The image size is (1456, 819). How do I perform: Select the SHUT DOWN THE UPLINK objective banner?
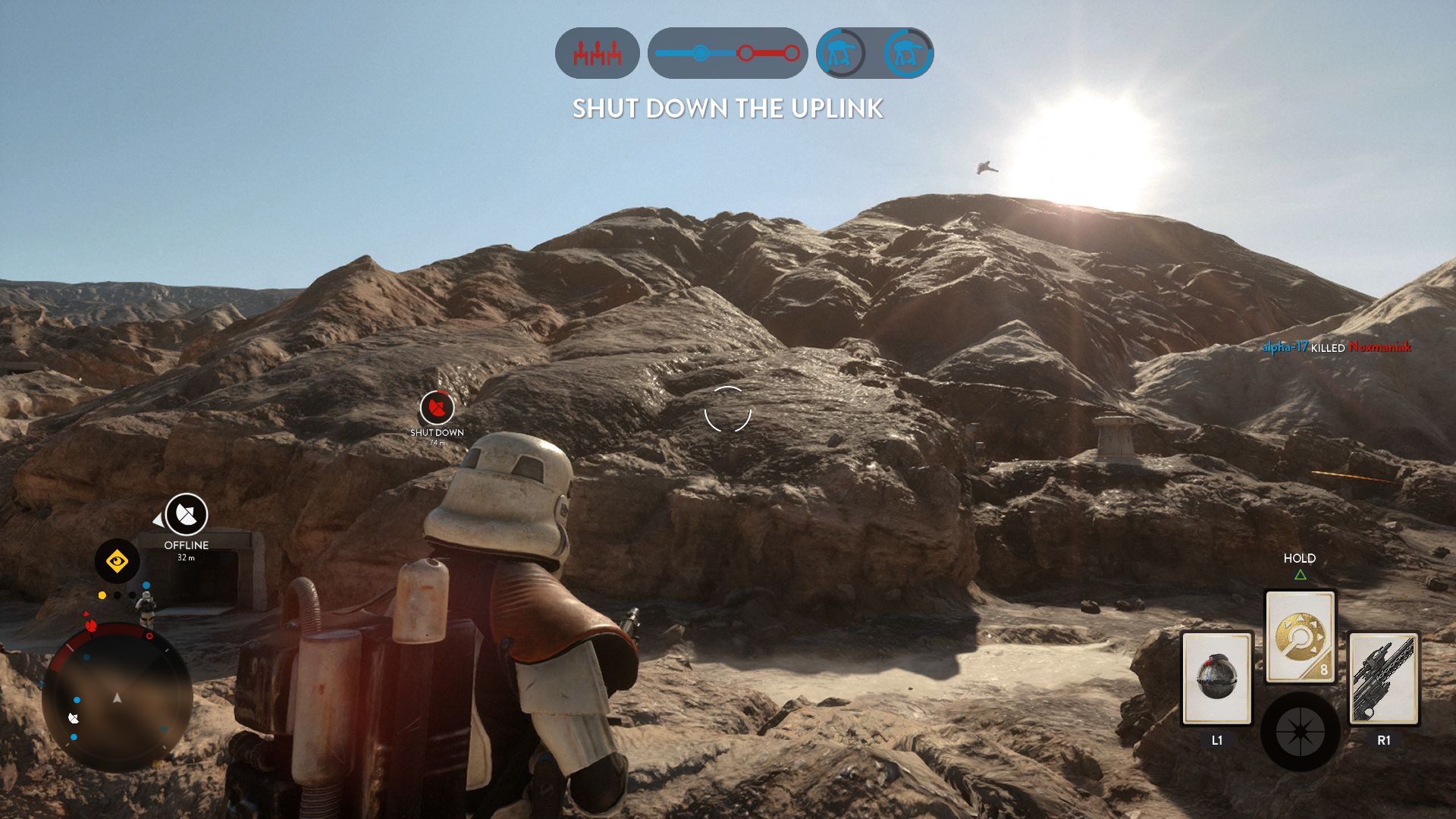click(728, 109)
